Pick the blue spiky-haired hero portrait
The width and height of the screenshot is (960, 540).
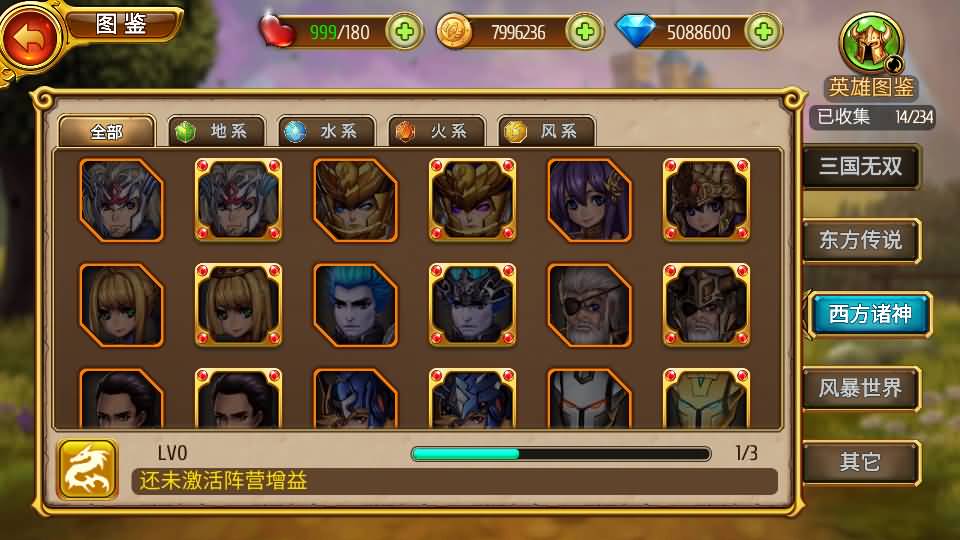(355, 305)
